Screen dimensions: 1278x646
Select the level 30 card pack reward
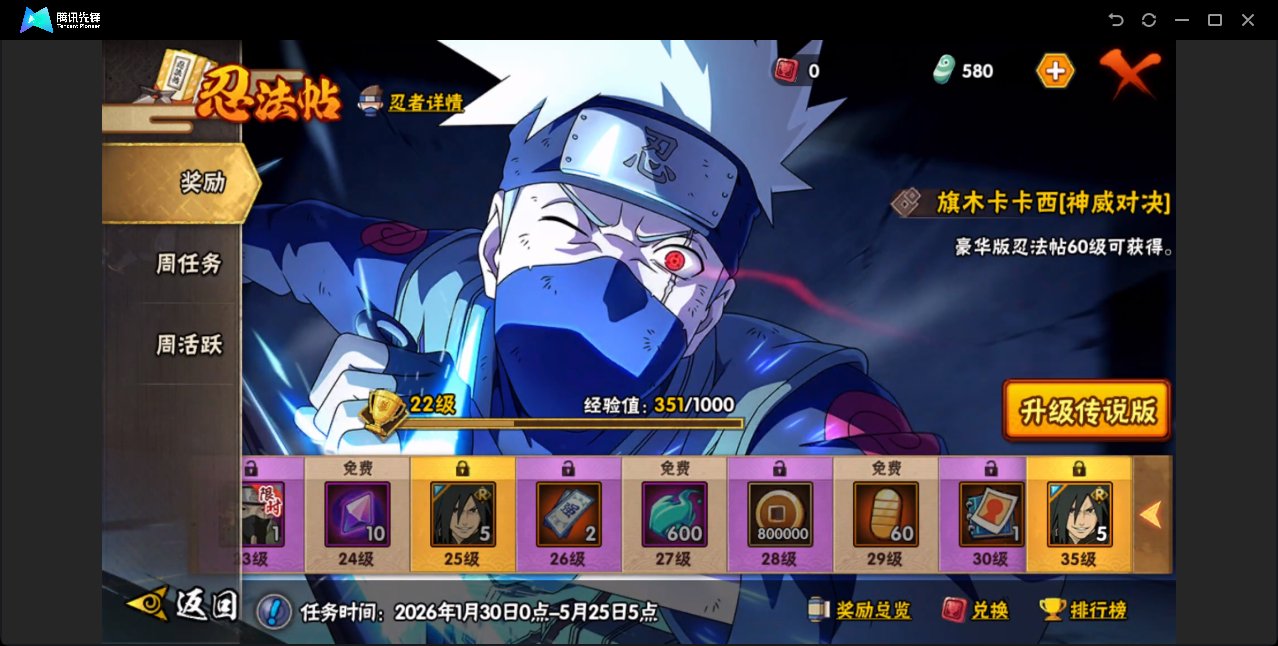click(x=991, y=514)
